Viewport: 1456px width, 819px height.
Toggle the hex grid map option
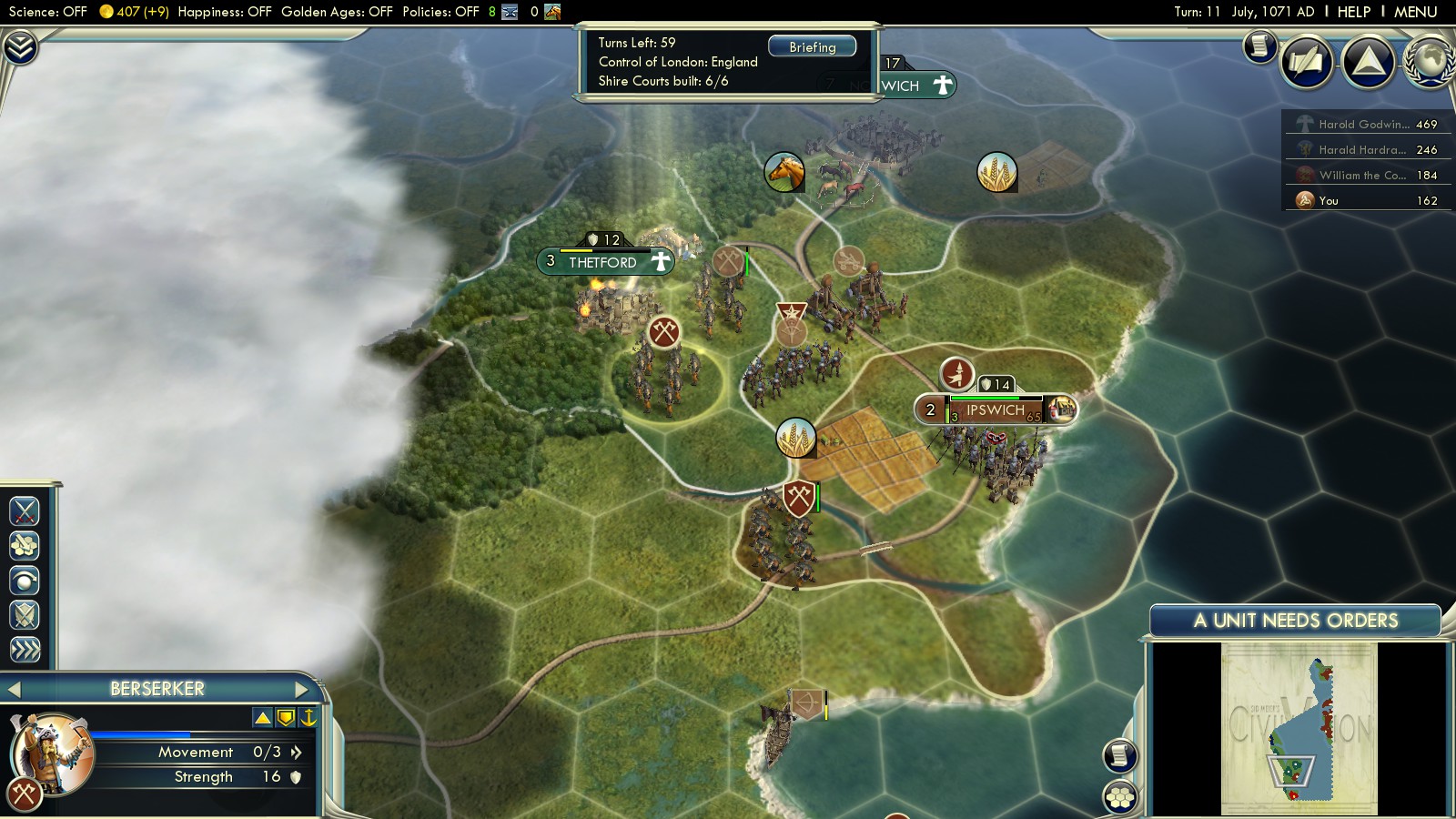point(1120,797)
